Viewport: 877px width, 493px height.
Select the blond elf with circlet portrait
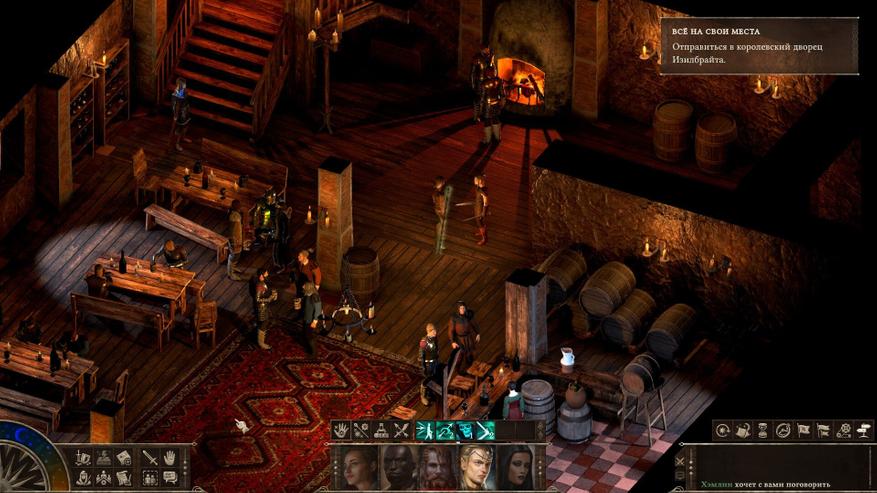pos(477,467)
